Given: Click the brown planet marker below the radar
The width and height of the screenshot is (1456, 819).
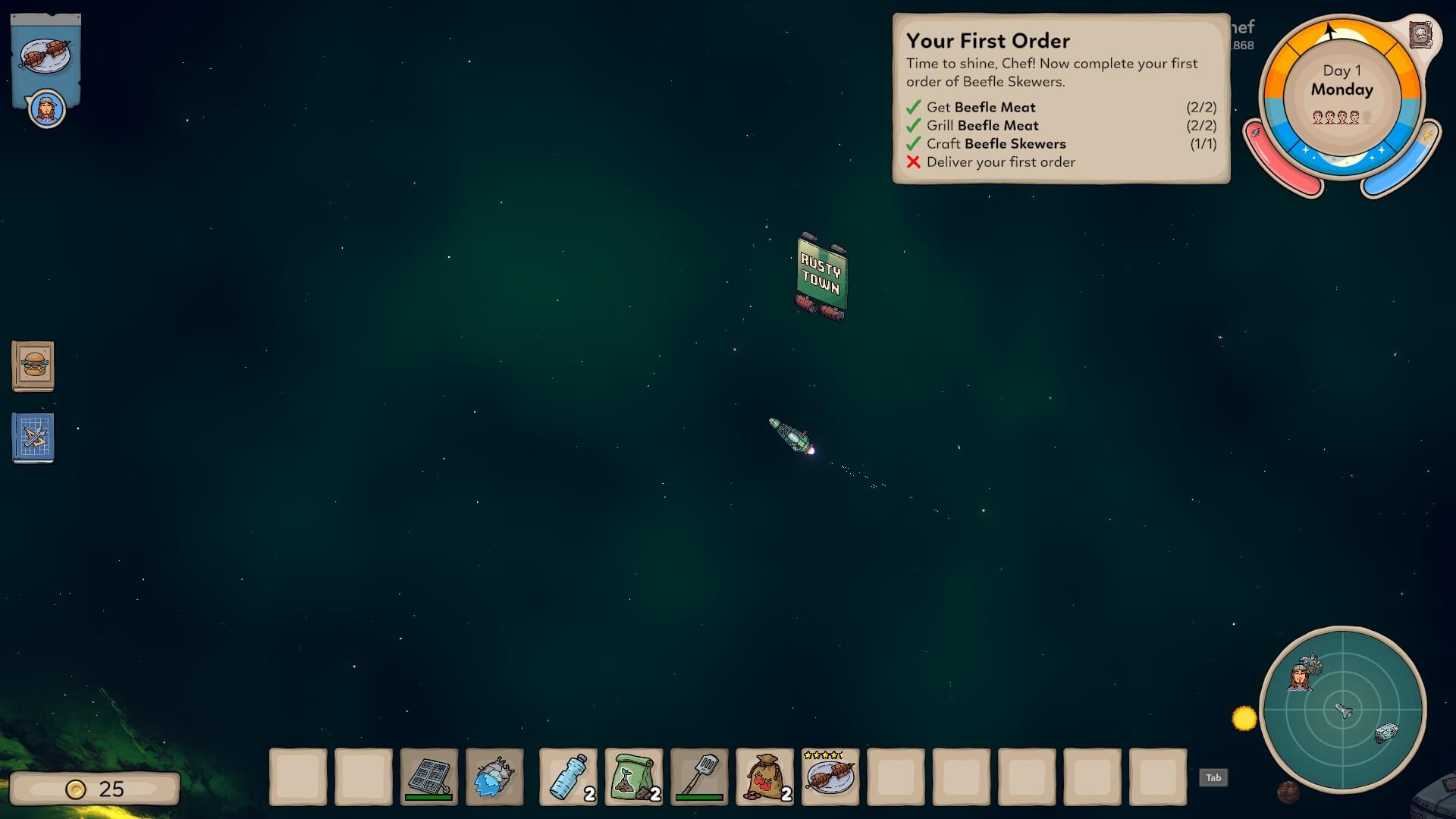Looking at the screenshot, I should 1288,792.
